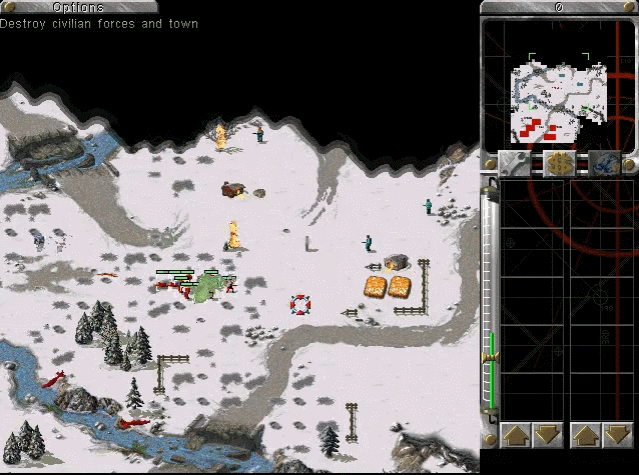Click the right column's down arrow
The height and width of the screenshot is (475, 639).
tap(616, 435)
